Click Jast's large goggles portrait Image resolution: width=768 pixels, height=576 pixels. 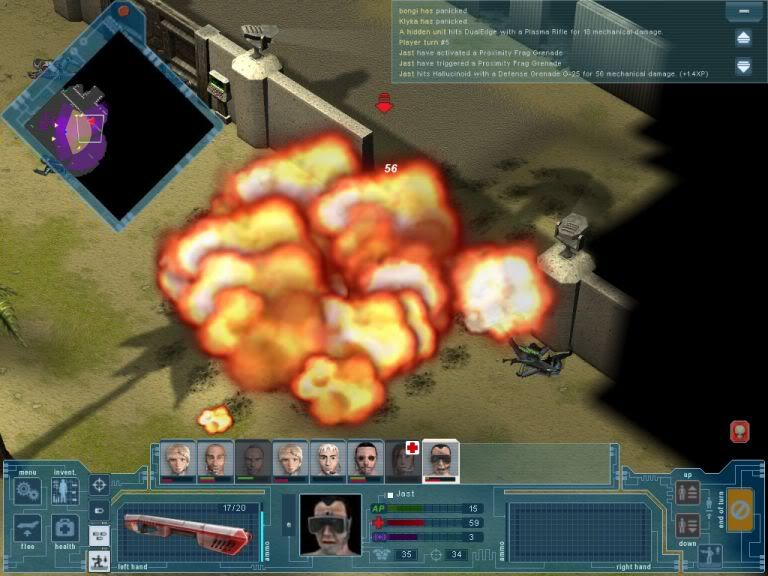pos(330,524)
